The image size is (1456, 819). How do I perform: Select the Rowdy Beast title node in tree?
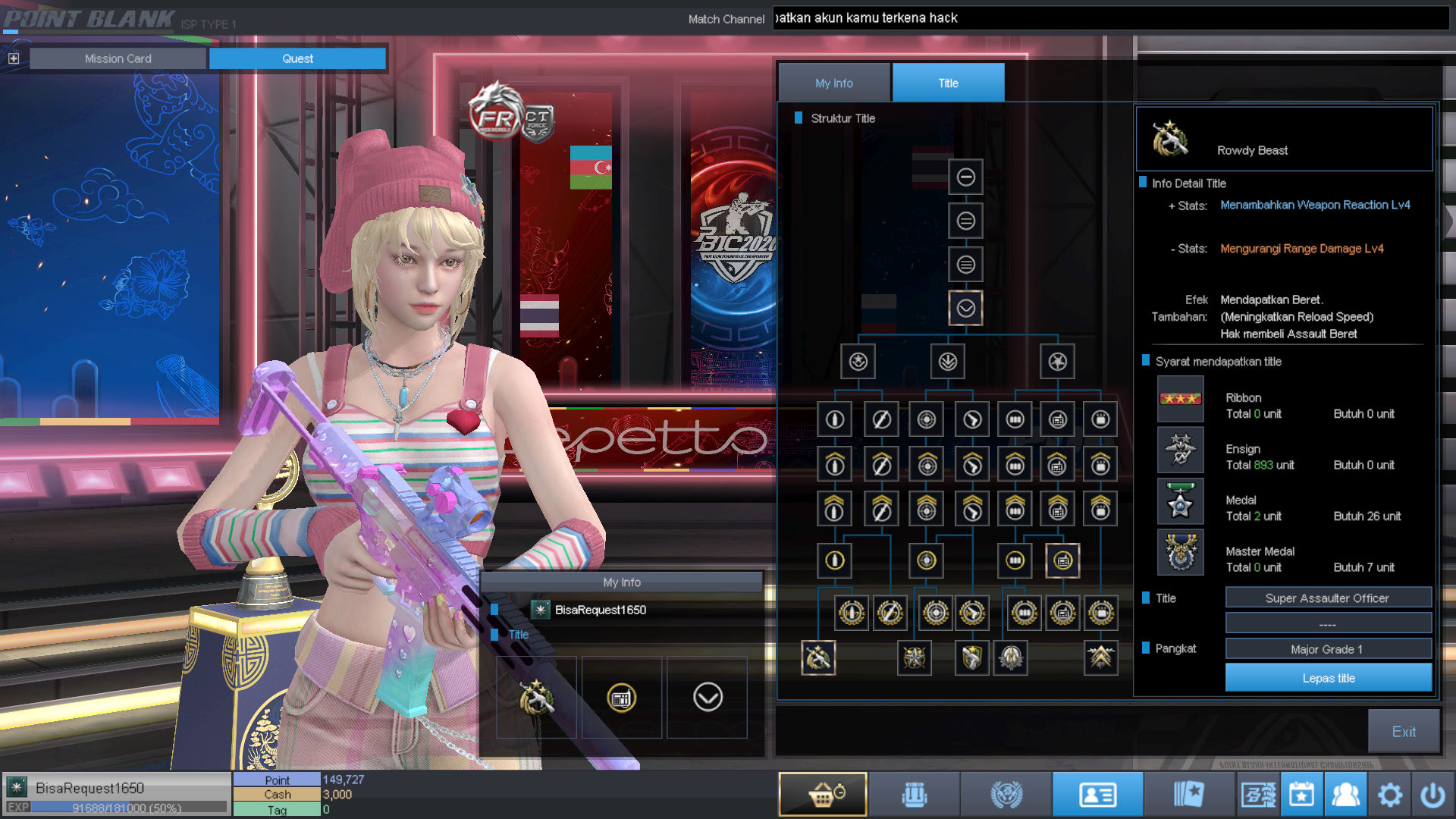pos(818,657)
